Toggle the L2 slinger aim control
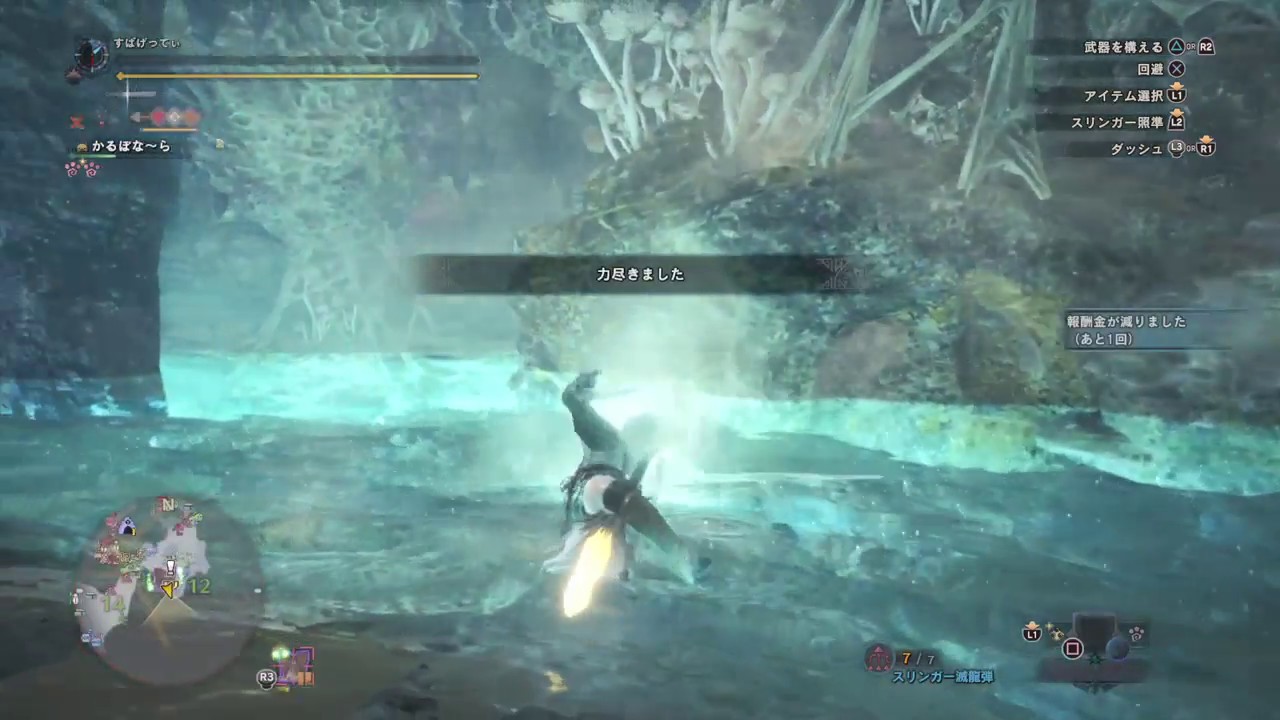 point(1178,121)
